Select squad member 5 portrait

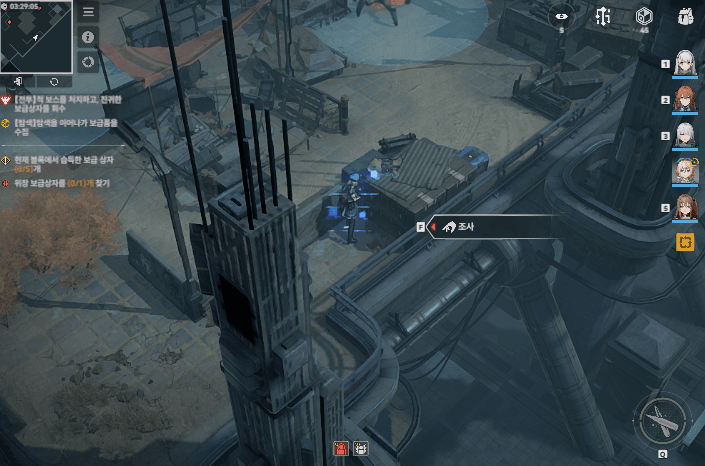(x=685, y=207)
